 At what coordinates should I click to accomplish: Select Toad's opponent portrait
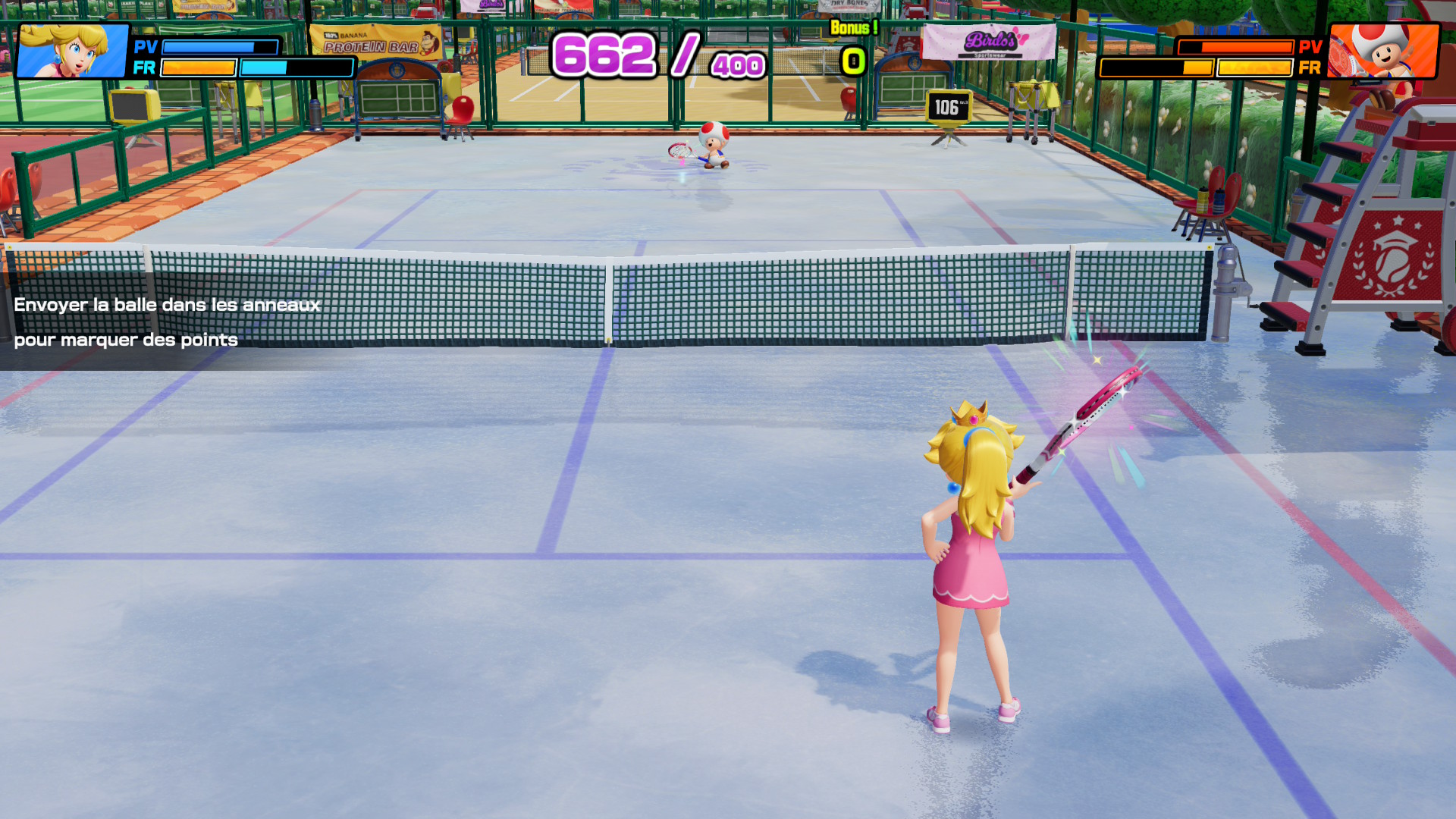pyautogui.click(x=1382, y=51)
